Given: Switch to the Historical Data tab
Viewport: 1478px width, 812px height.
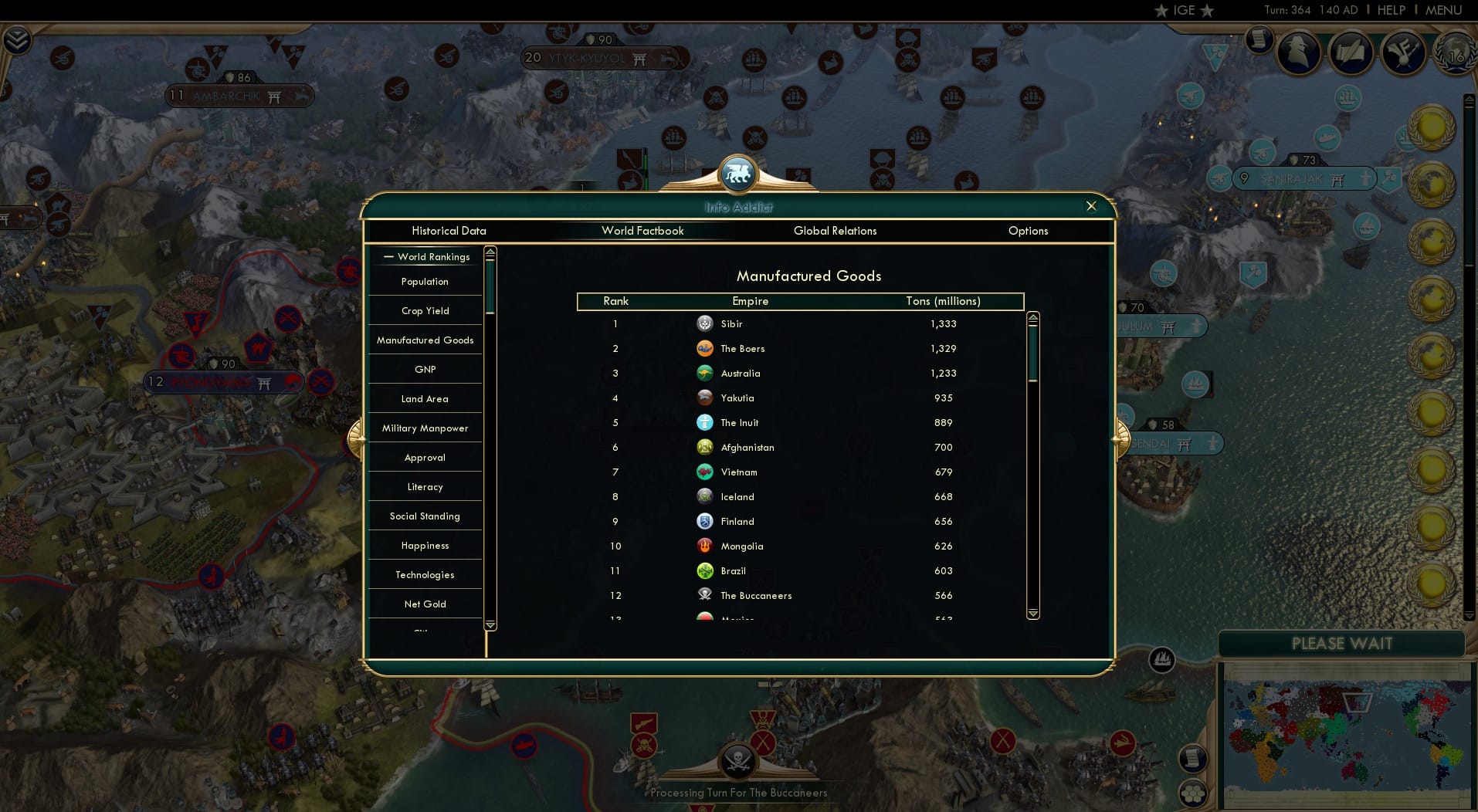Looking at the screenshot, I should 449,231.
